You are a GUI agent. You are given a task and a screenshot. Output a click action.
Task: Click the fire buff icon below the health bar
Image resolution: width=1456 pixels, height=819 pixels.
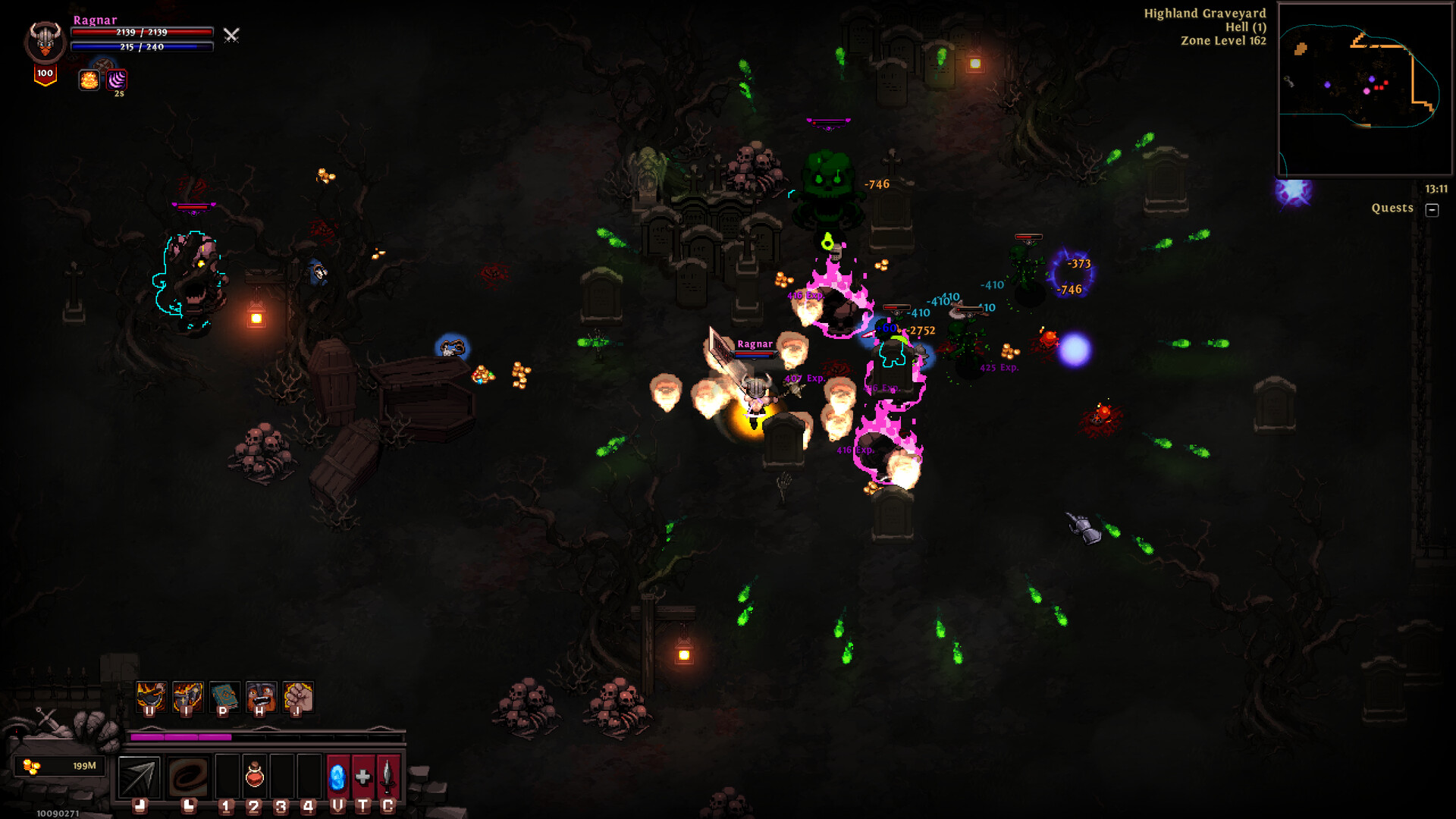point(89,80)
